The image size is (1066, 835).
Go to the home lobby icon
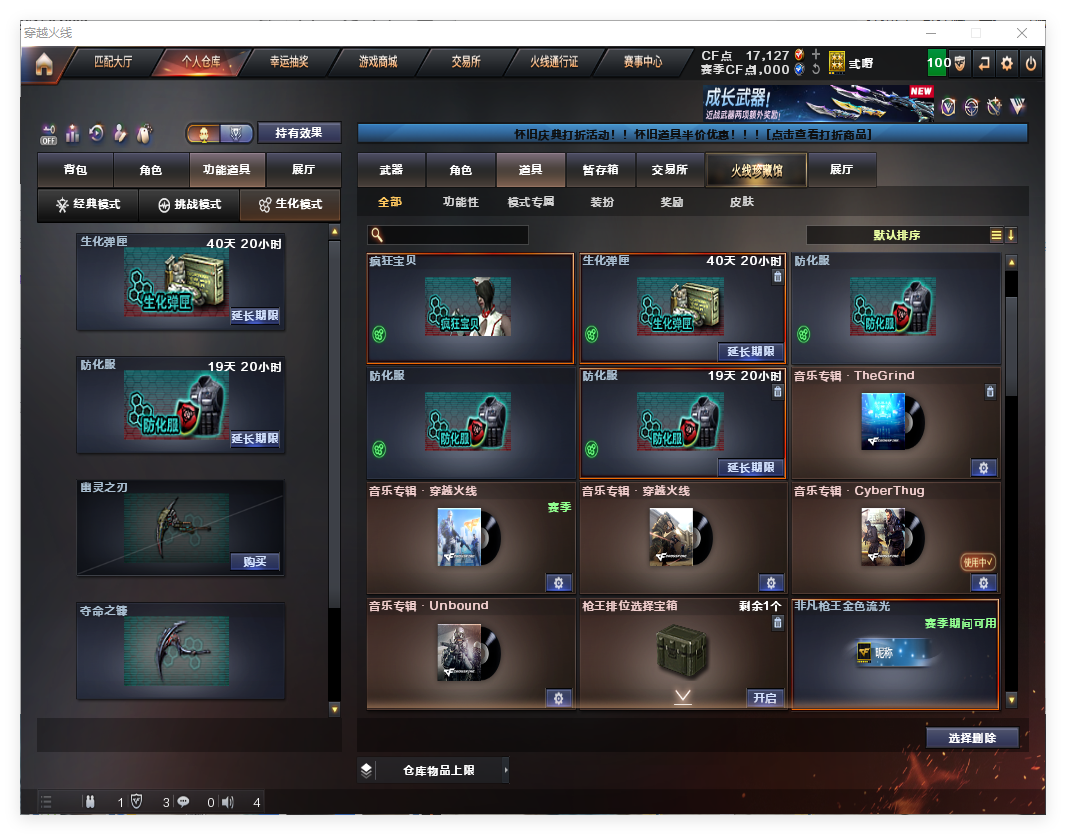tap(43, 64)
